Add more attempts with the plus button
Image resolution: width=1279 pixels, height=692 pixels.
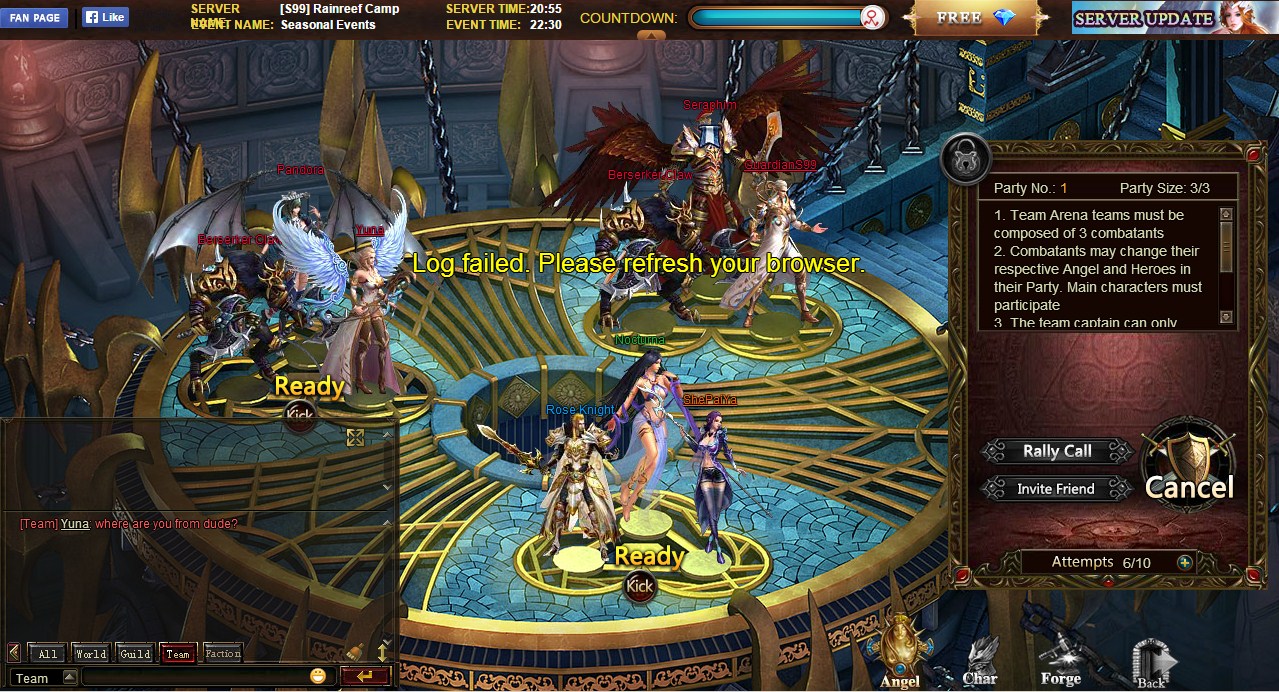coord(1185,562)
